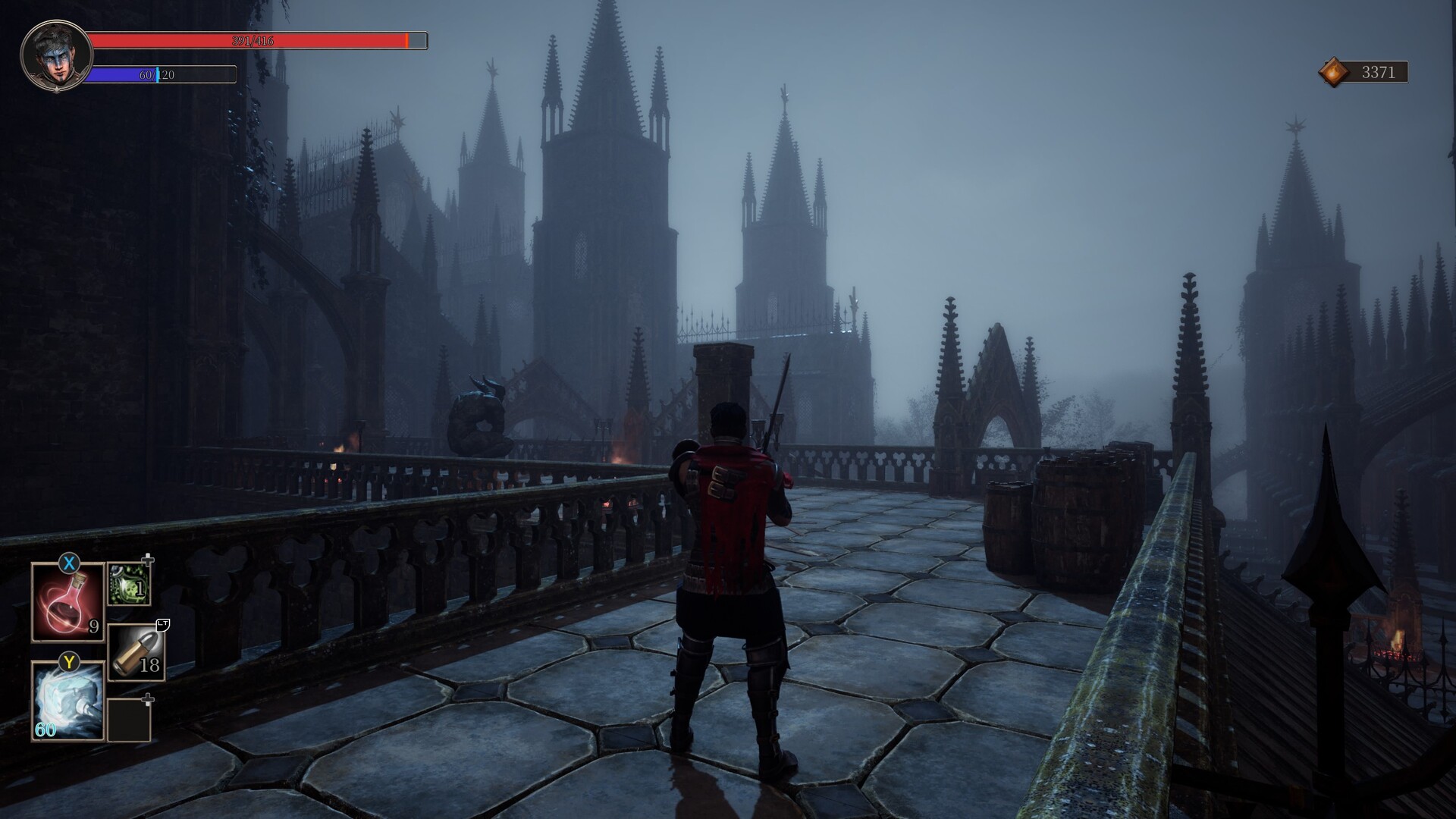
Task: Choose the bullet ammo slot
Action: (136, 652)
